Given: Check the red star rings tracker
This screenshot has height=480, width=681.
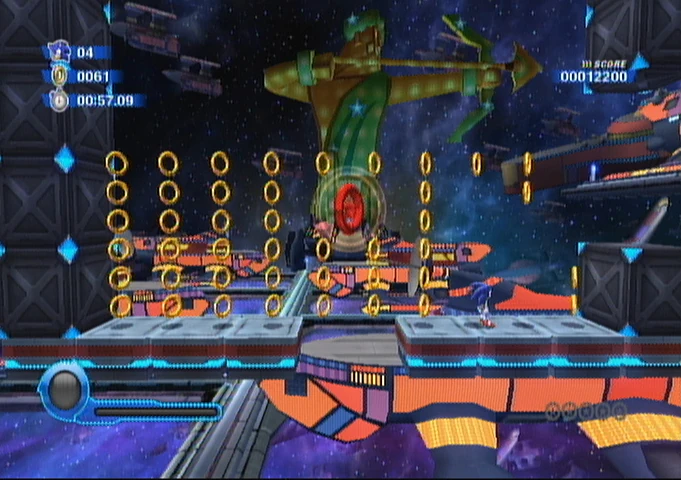Looking at the screenshot, I should point(586,410).
